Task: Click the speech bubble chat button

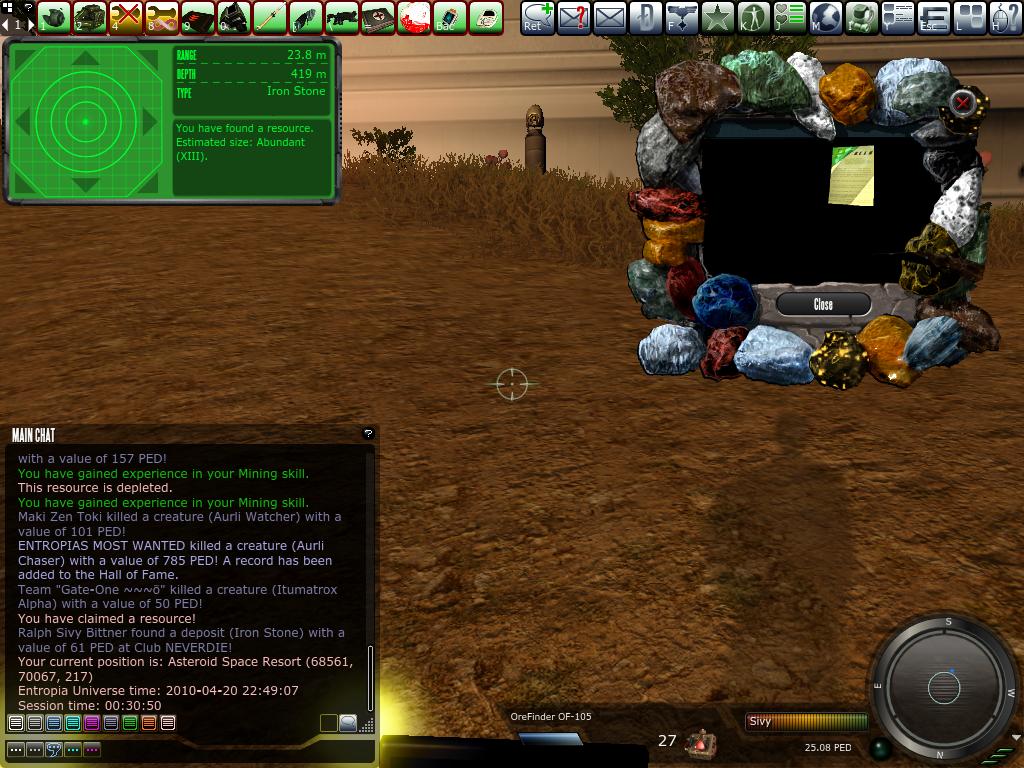Action: coord(348,723)
